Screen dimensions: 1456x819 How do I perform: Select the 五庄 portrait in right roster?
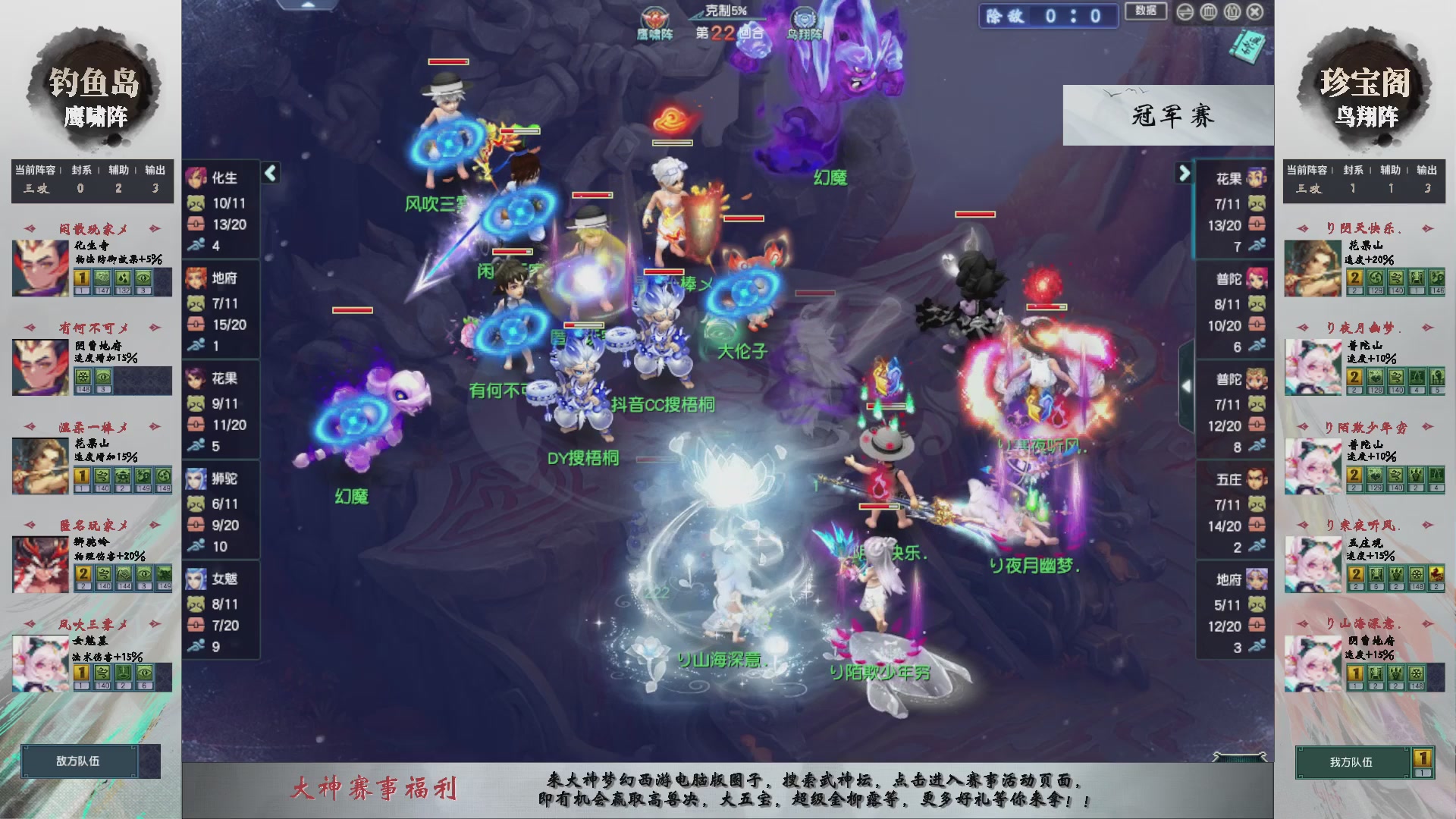click(1258, 479)
